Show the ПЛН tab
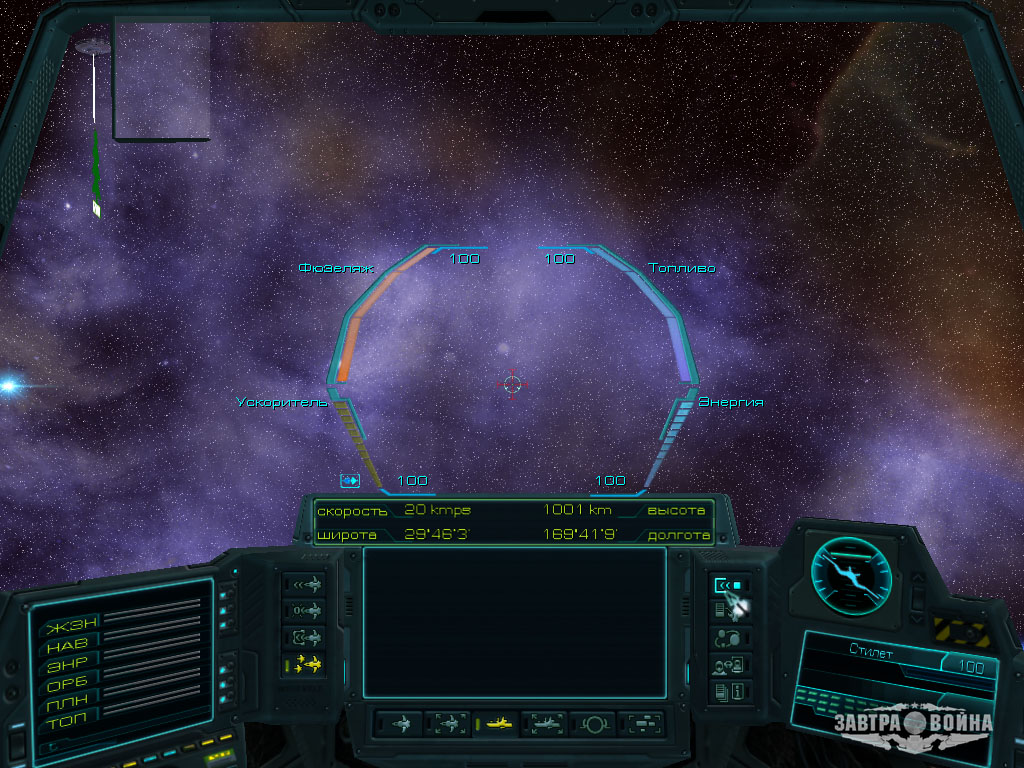 (68, 701)
